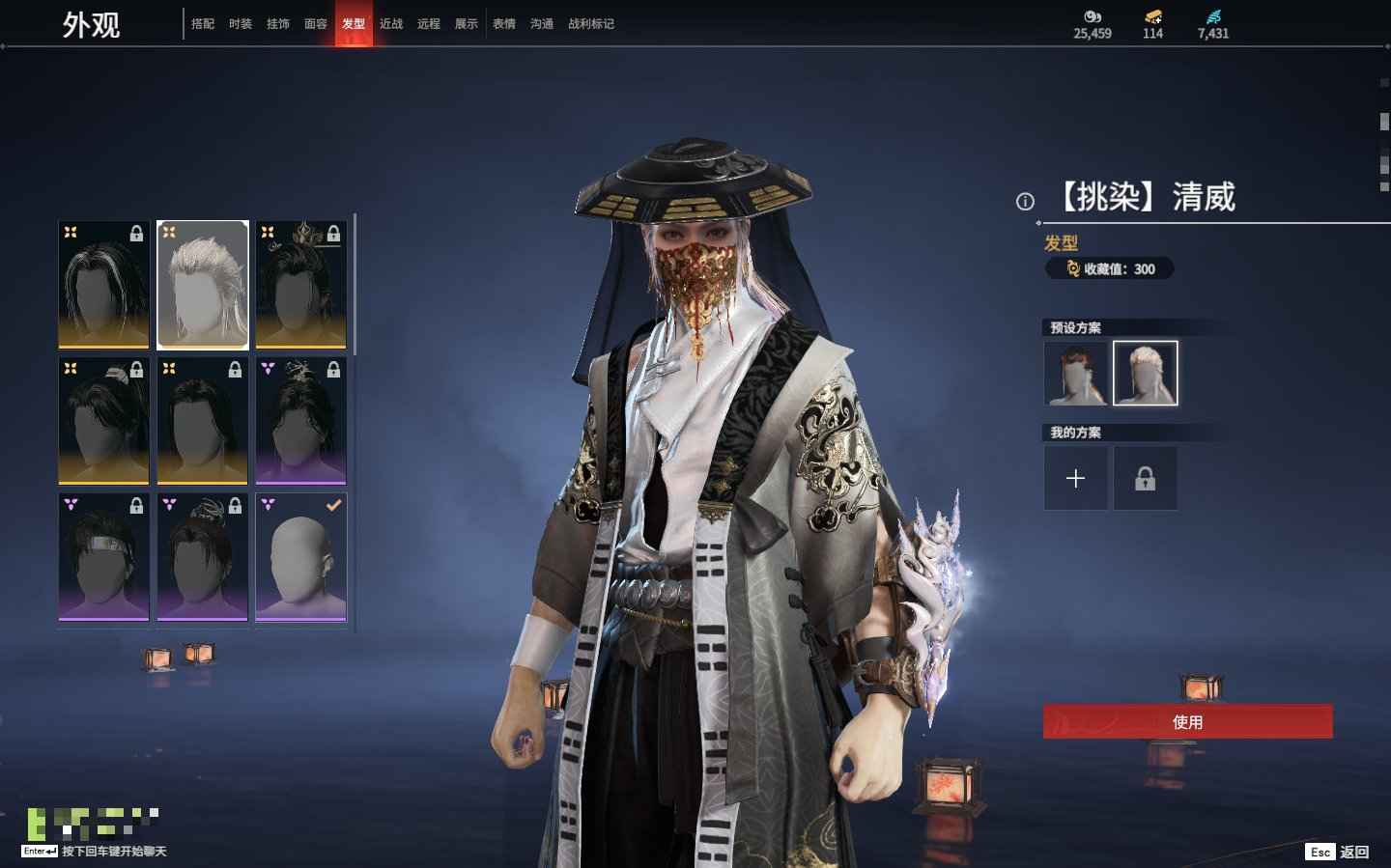Select the highlighted white spiky hairstyle
This screenshot has height=868, width=1391.
click(203, 285)
